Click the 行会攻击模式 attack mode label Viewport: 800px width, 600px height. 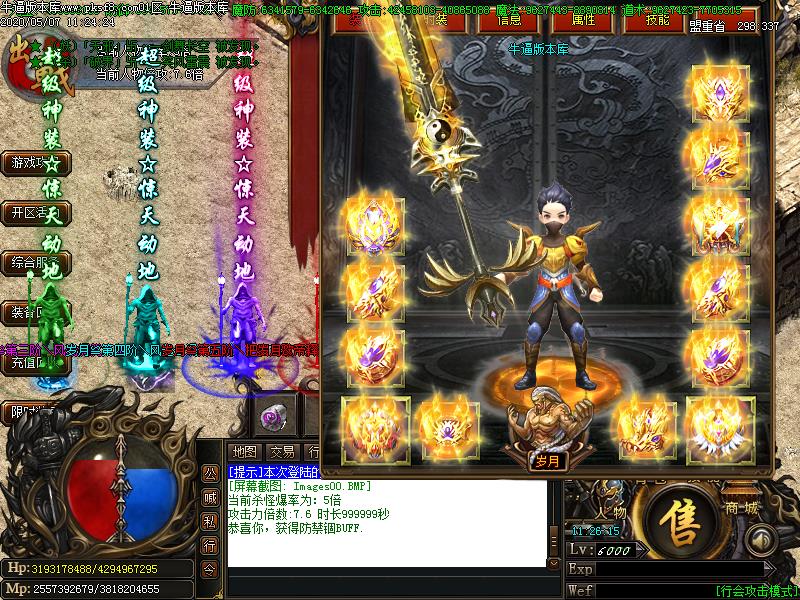click(757, 590)
